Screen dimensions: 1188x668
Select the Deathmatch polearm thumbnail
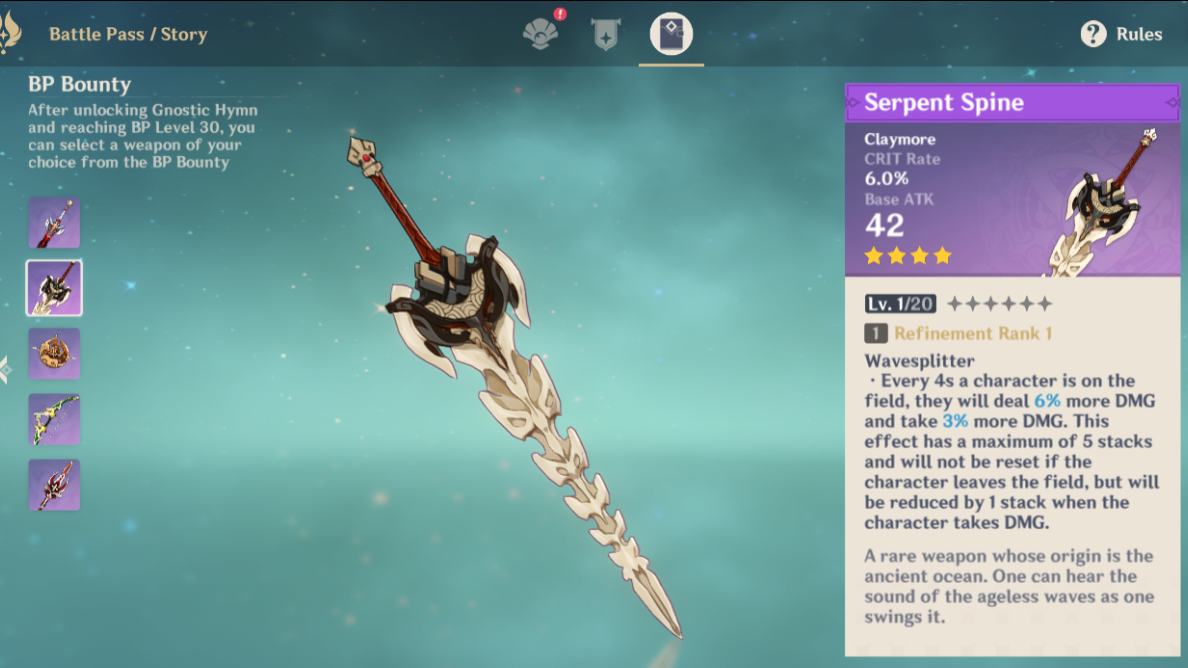[x=54, y=485]
